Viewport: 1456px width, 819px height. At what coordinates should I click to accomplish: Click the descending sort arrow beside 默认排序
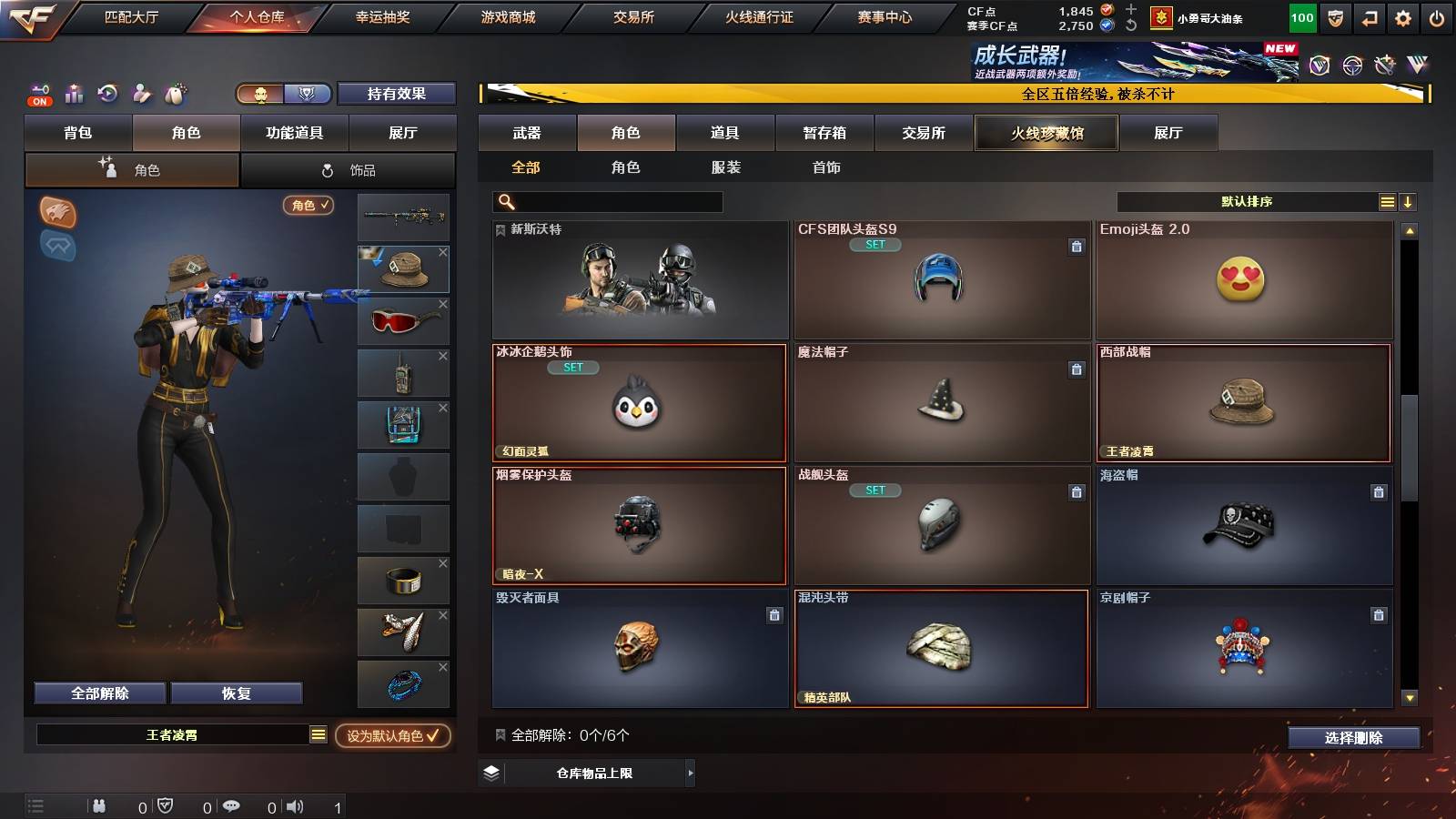coord(1408,201)
